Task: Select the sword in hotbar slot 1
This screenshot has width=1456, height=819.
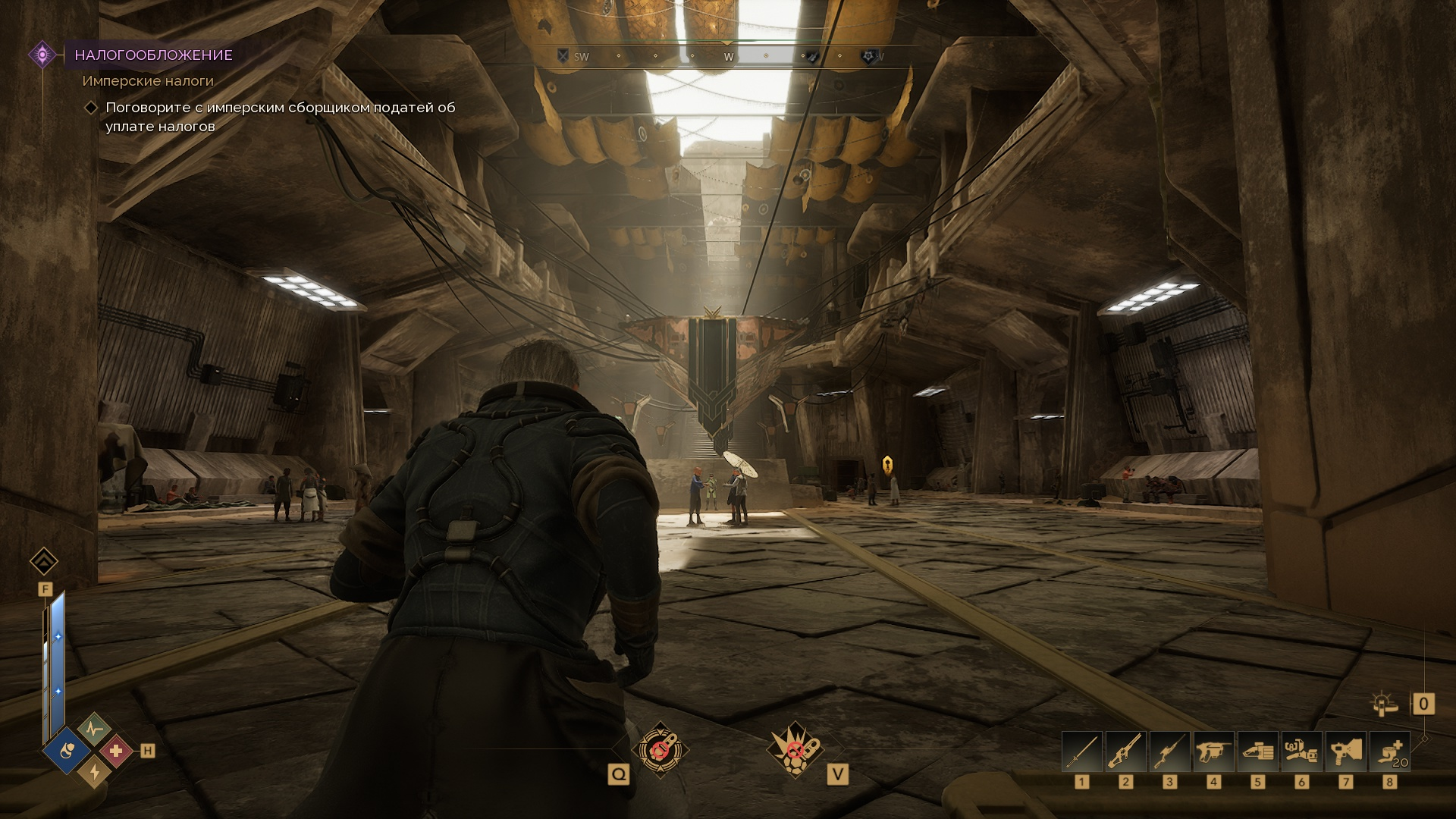Action: [x=1081, y=752]
